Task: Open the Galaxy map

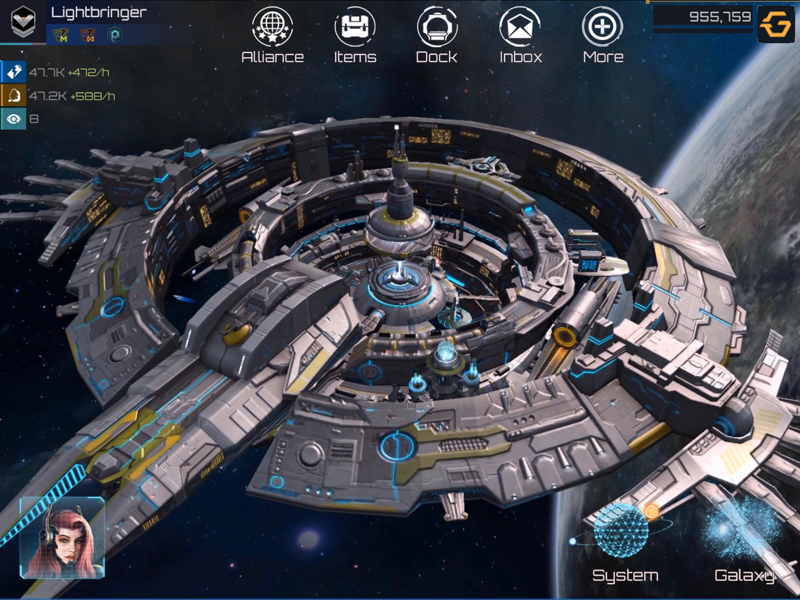Action: 744,535
